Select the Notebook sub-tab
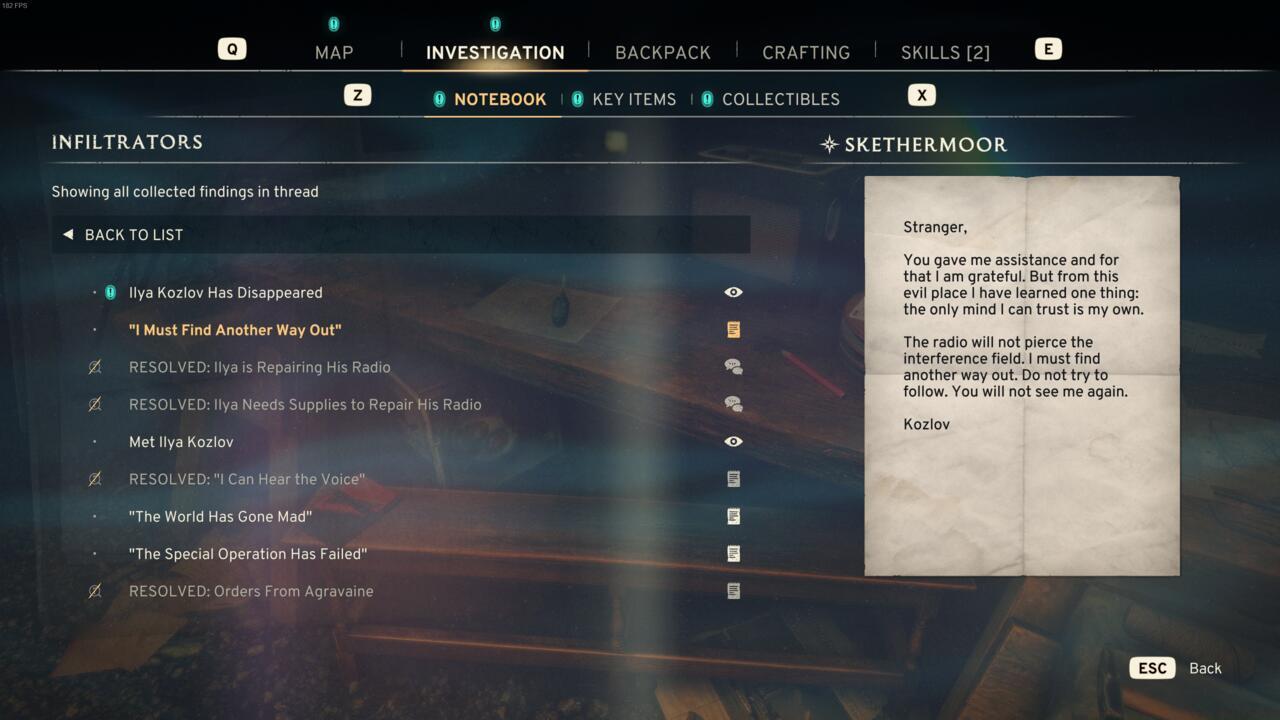 click(499, 99)
